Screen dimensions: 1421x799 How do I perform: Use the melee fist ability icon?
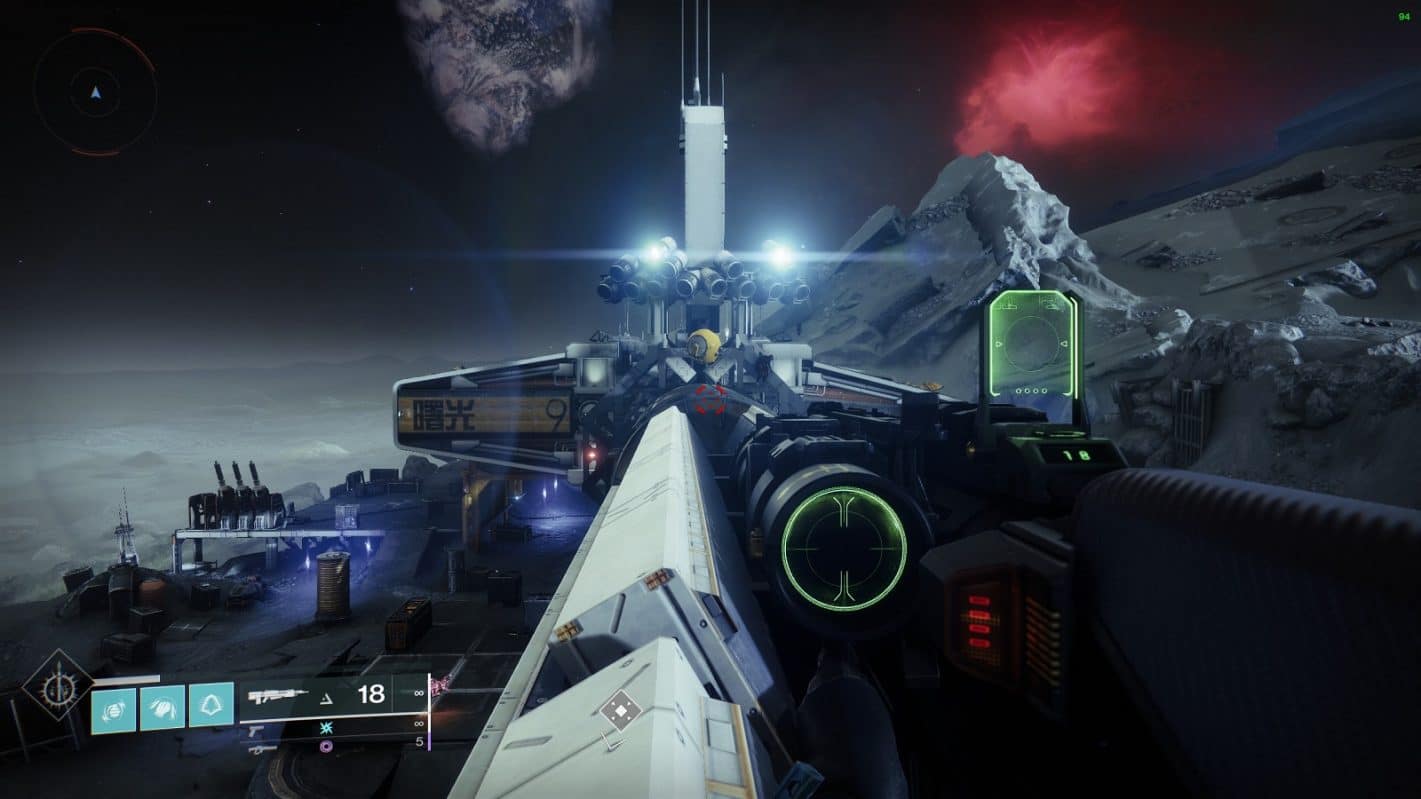pos(162,708)
